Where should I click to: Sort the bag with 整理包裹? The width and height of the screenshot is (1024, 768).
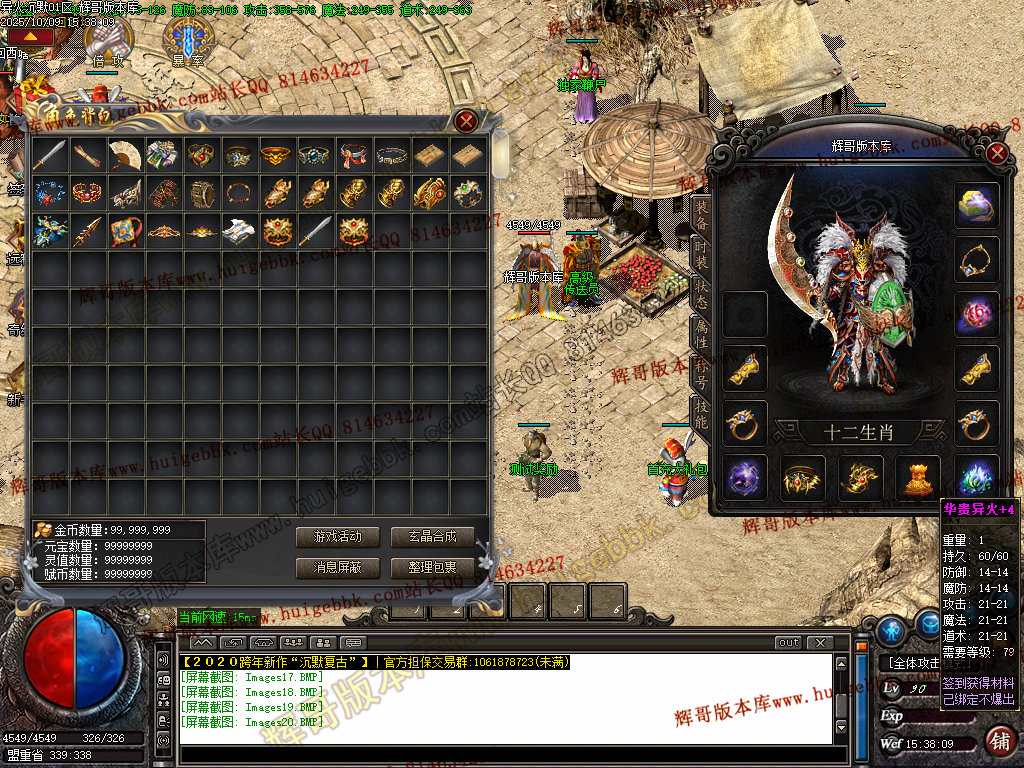(432, 567)
